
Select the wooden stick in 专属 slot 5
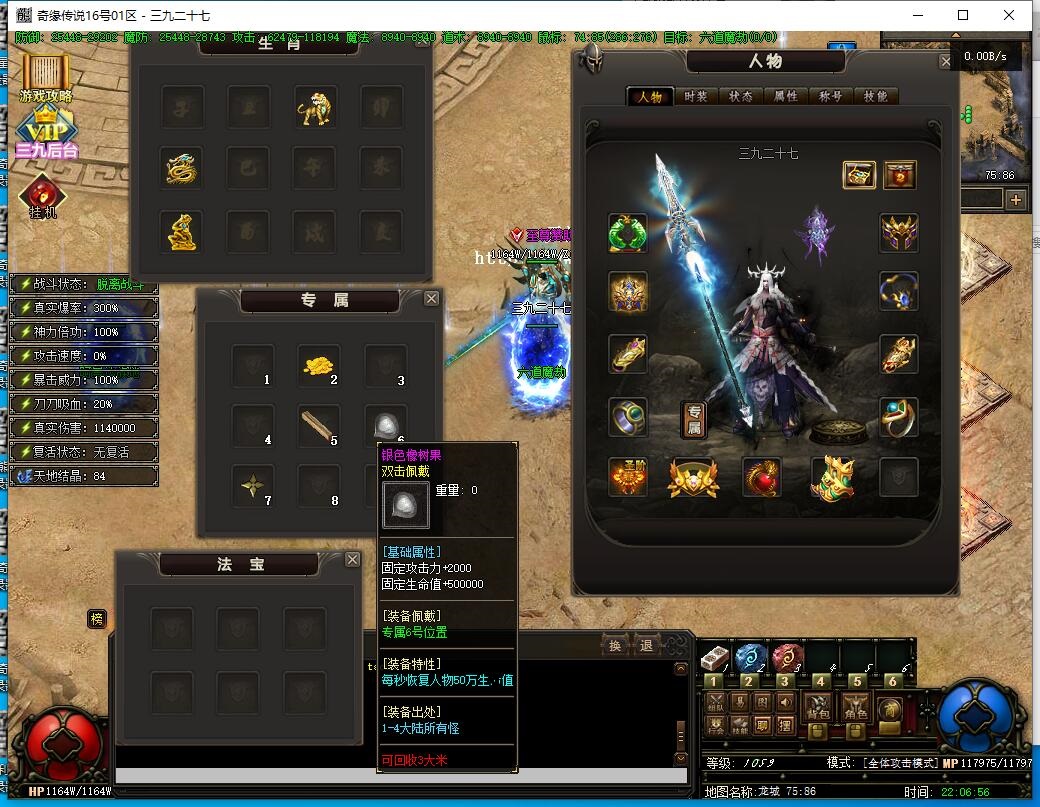(x=319, y=426)
